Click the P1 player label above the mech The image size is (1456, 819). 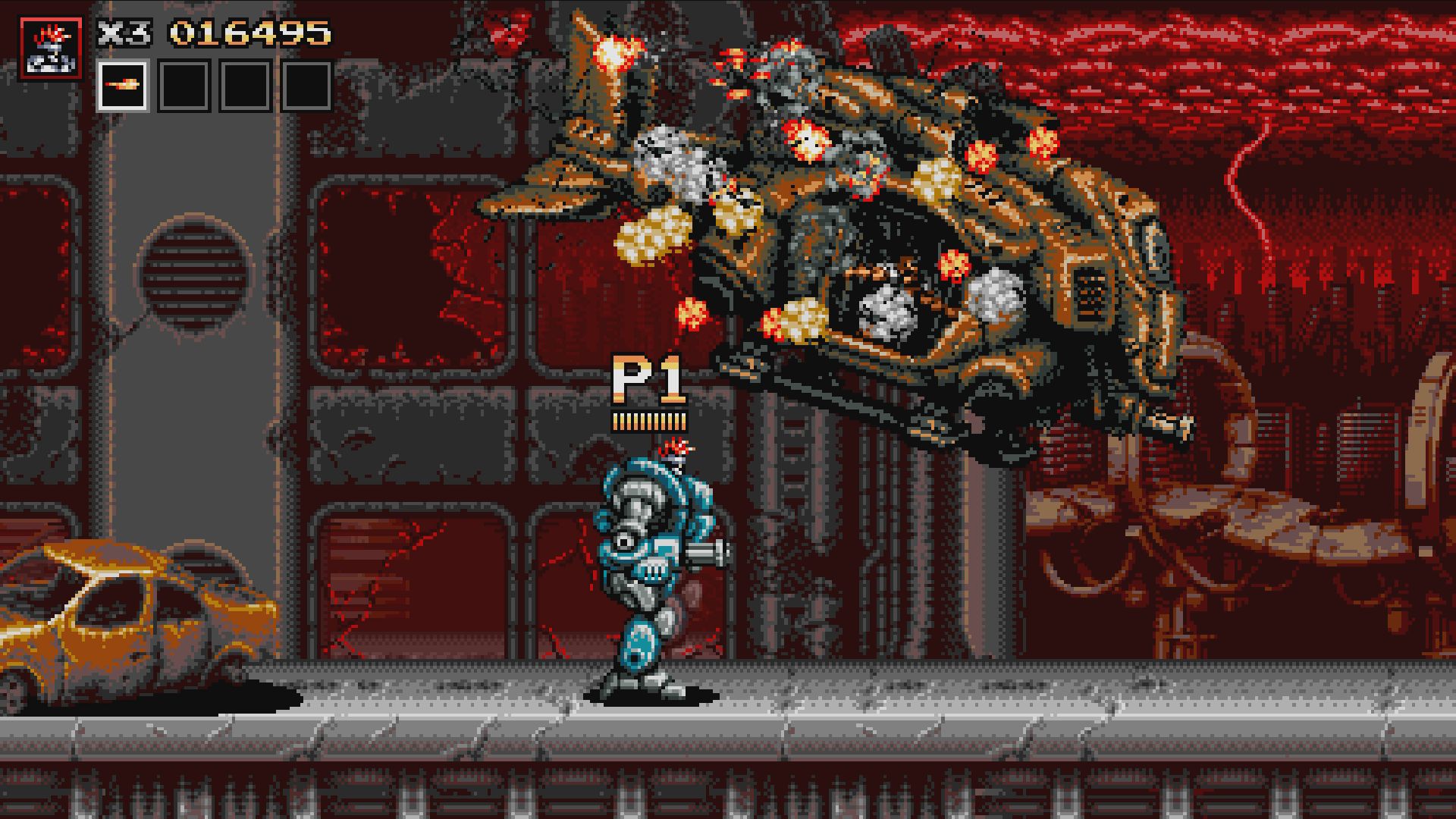point(648,378)
